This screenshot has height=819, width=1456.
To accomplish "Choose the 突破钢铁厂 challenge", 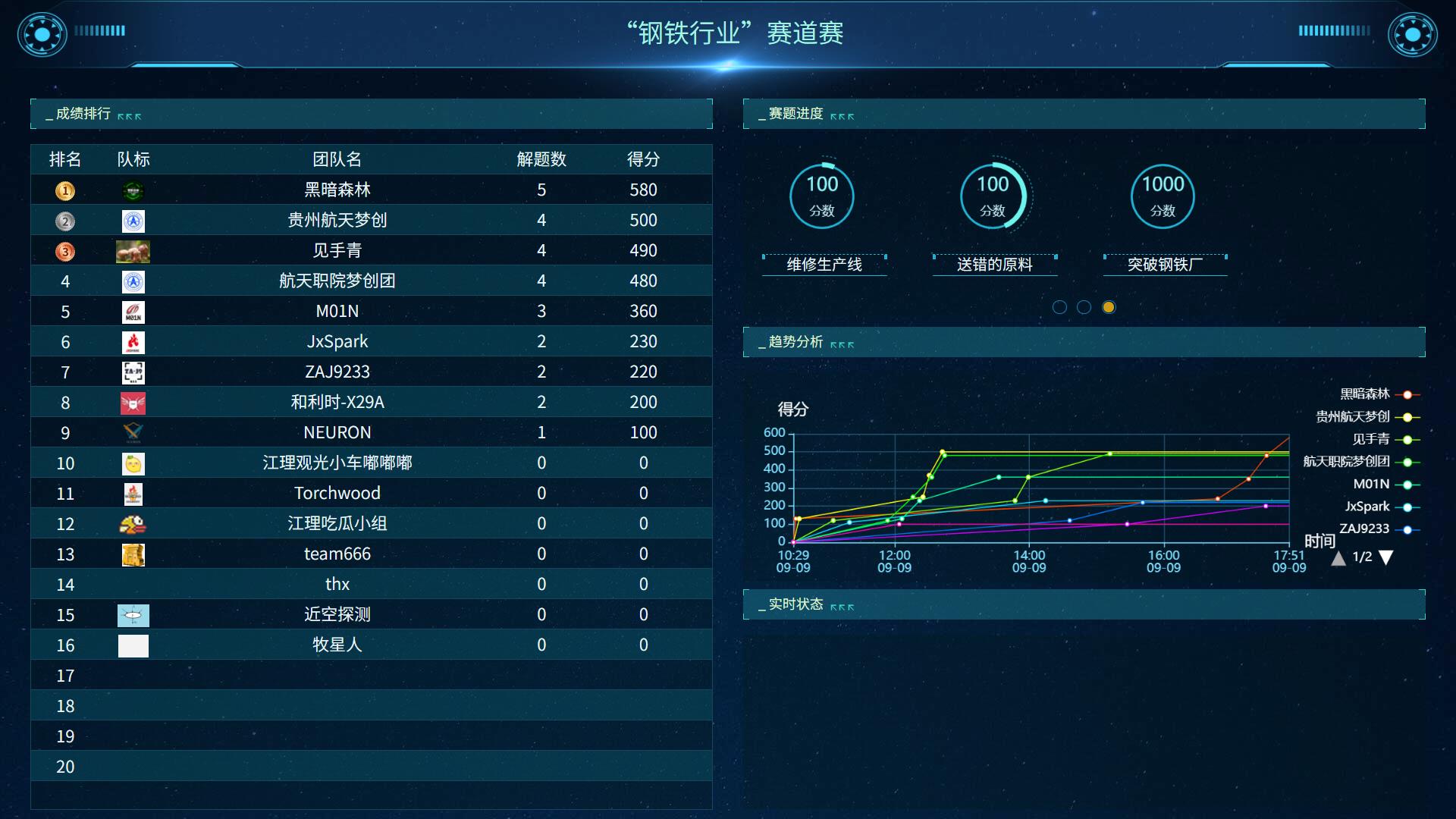I will (x=1164, y=264).
